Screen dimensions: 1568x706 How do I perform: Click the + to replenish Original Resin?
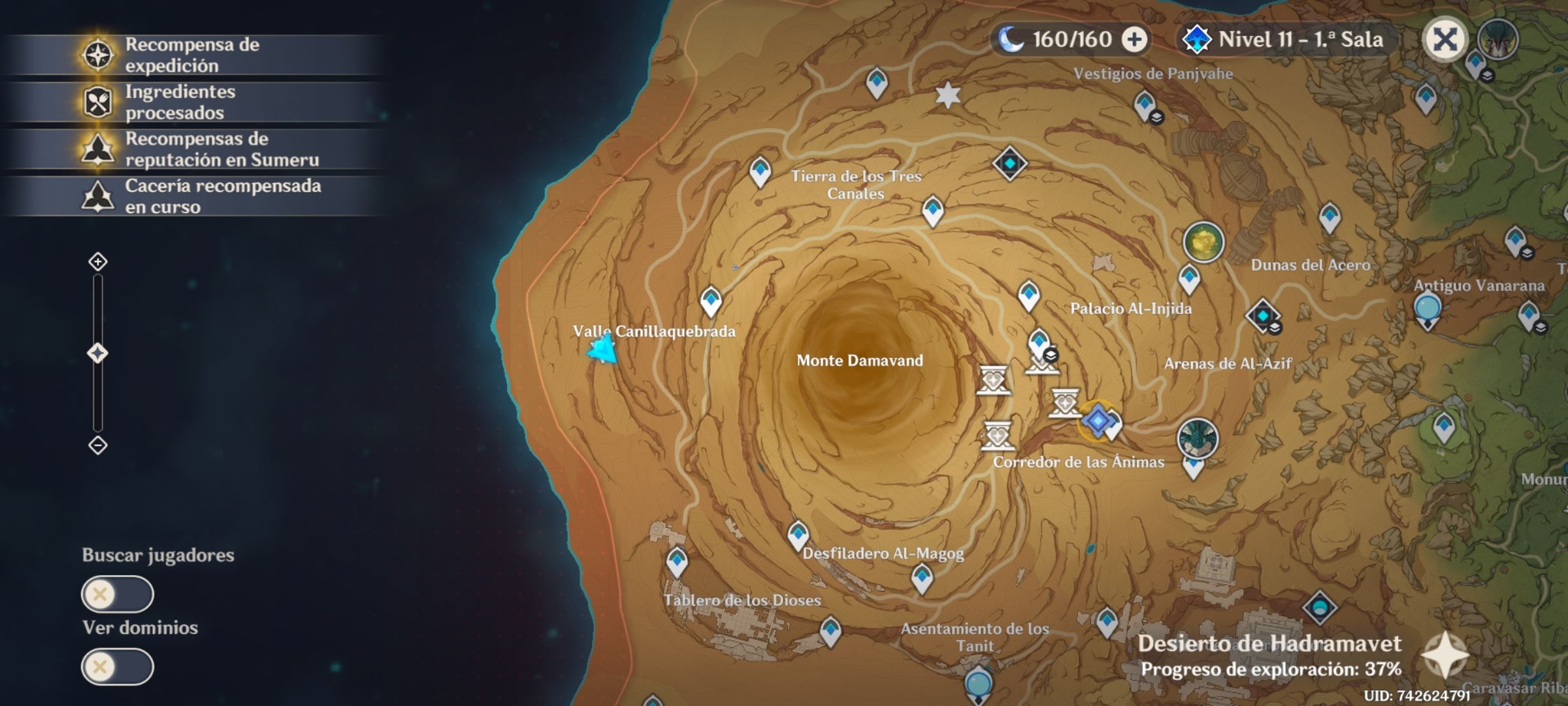click(x=1135, y=39)
